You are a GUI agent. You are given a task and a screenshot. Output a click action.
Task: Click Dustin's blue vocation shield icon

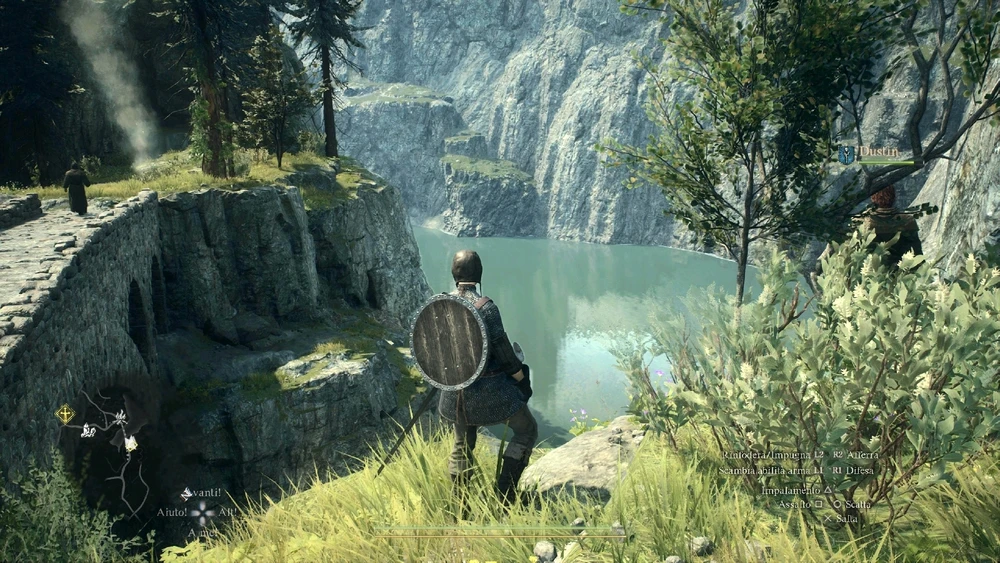click(x=847, y=154)
